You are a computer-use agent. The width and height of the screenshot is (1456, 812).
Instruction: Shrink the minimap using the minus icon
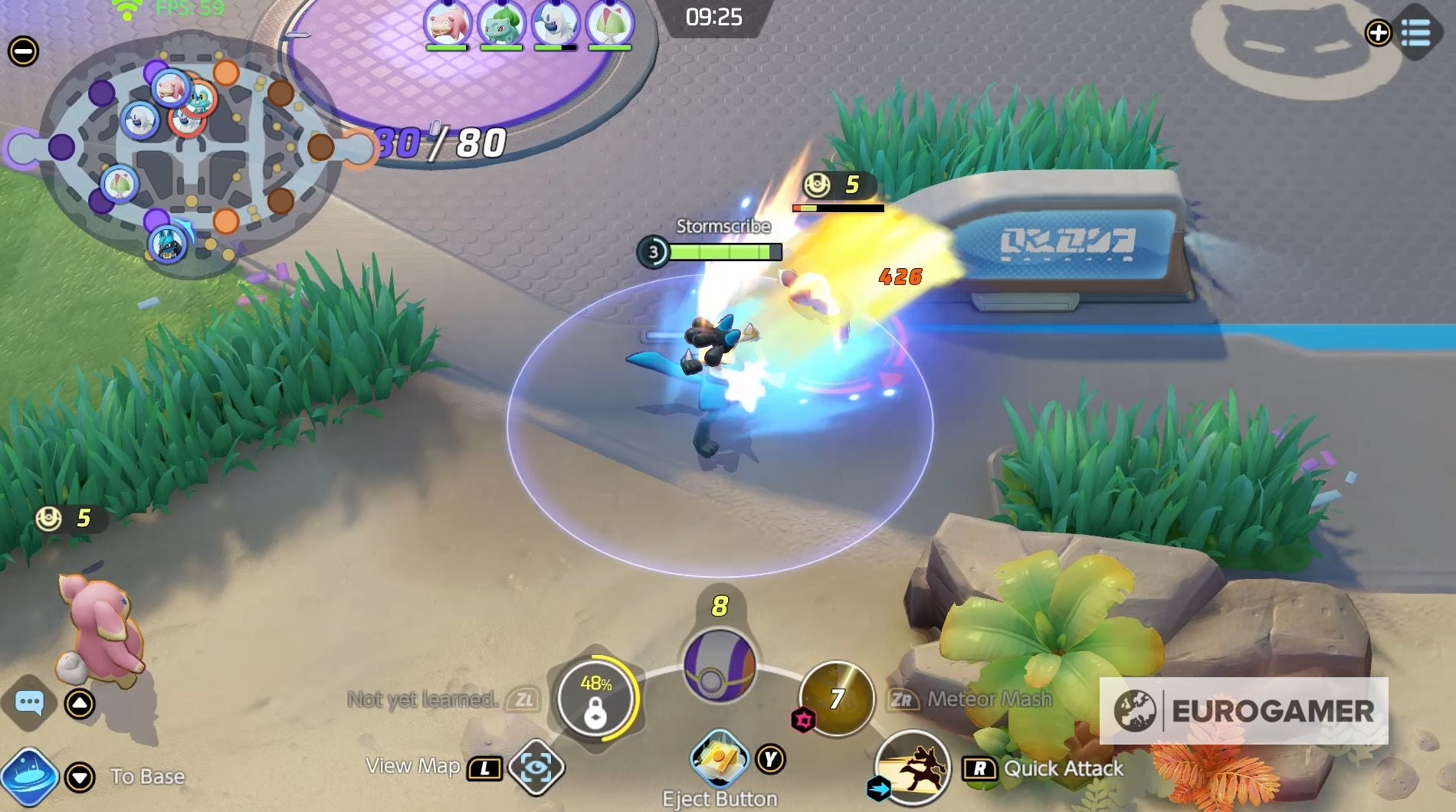(23, 51)
